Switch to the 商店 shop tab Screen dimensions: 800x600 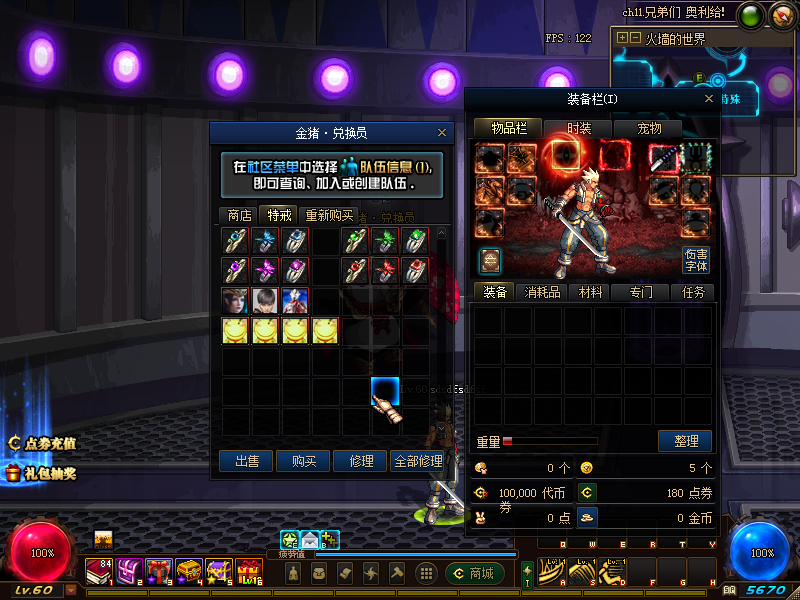(x=239, y=215)
